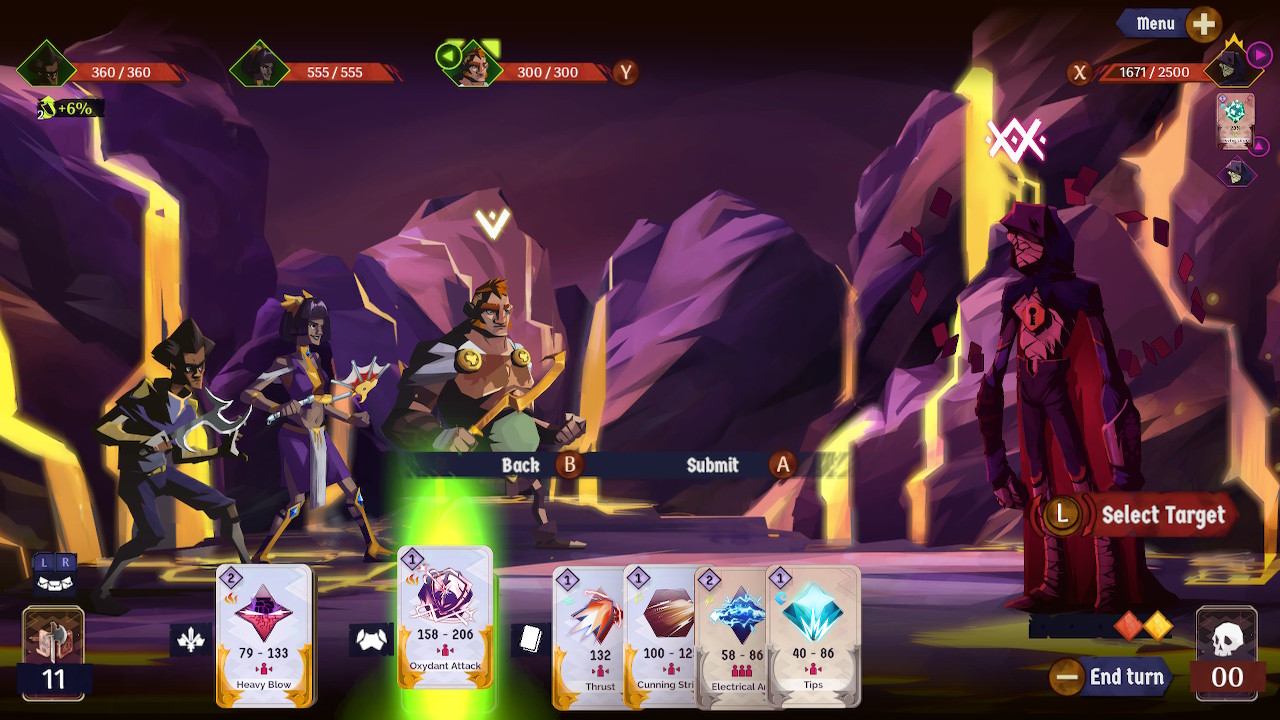The width and height of the screenshot is (1280, 720).
Task: Toggle target selection with the L button prompt
Action: click(x=1061, y=516)
